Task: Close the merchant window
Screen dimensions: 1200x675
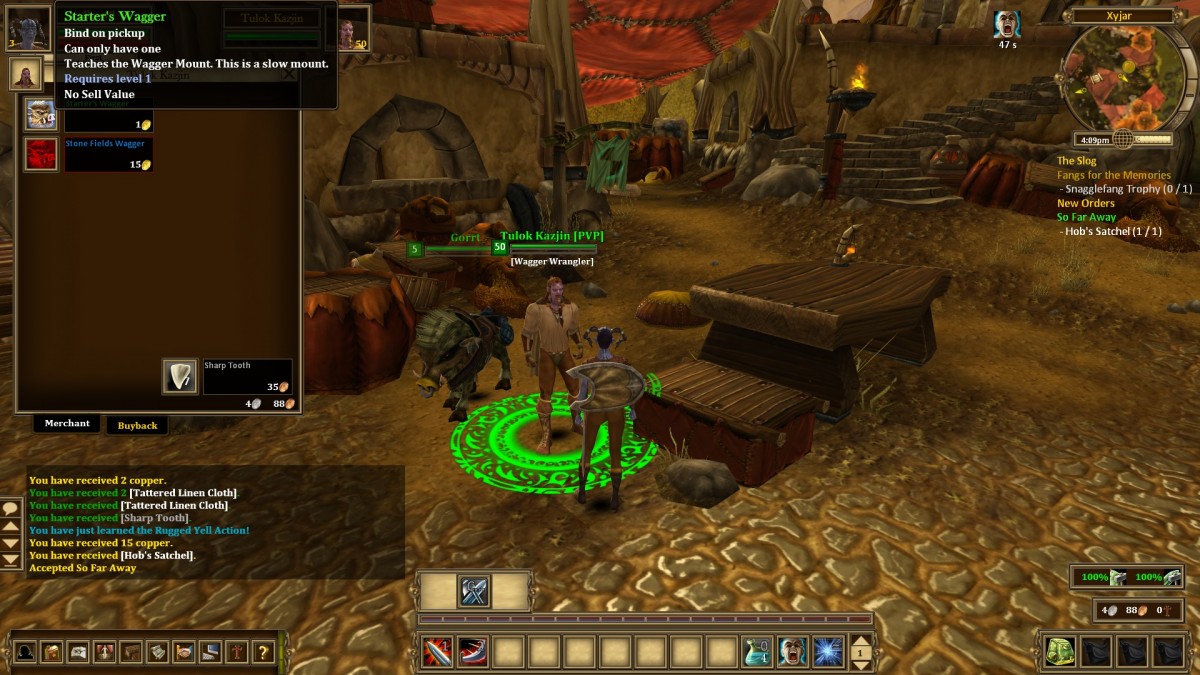Action: [289, 73]
